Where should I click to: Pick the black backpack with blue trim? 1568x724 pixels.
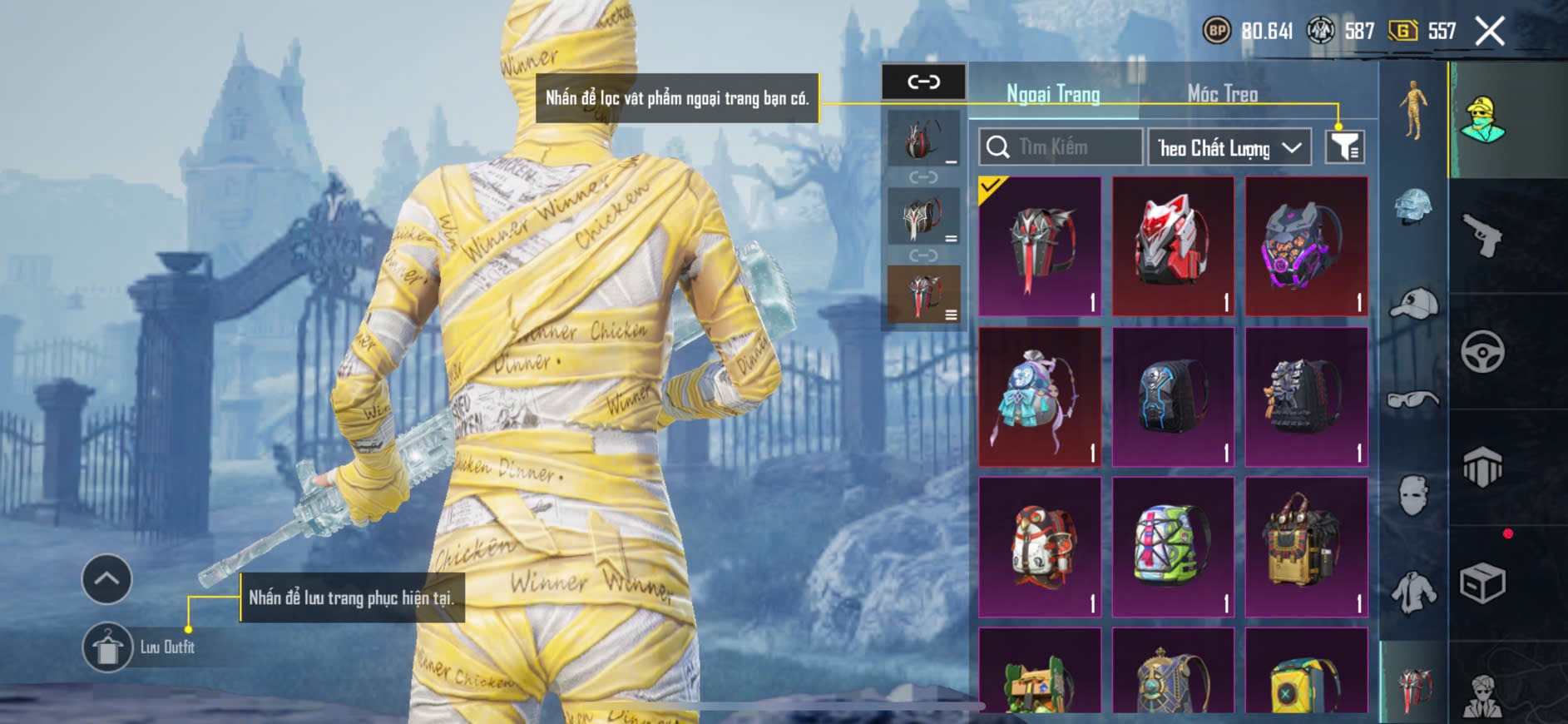[1173, 397]
